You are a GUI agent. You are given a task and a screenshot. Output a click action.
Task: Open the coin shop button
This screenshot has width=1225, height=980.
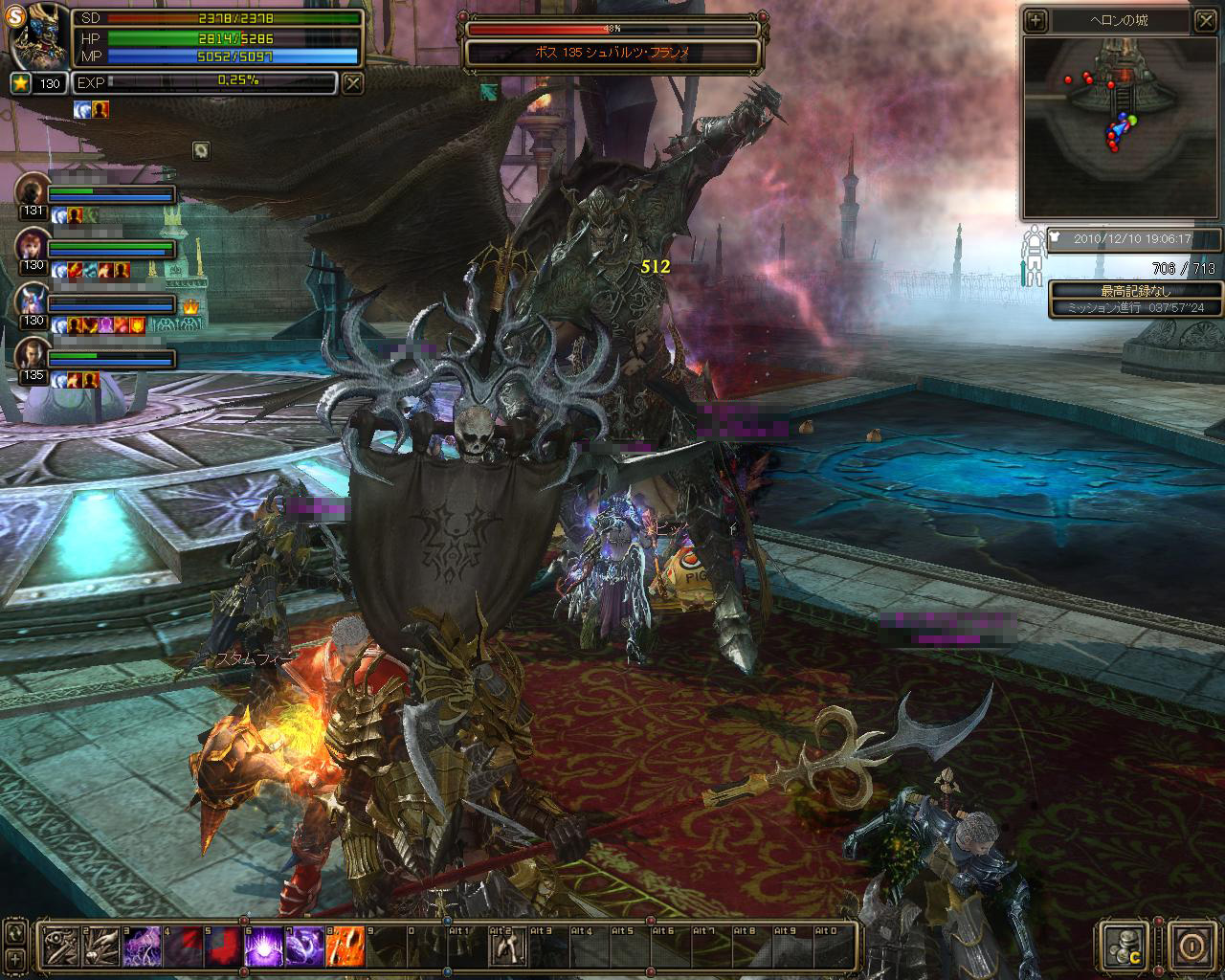point(1125,947)
